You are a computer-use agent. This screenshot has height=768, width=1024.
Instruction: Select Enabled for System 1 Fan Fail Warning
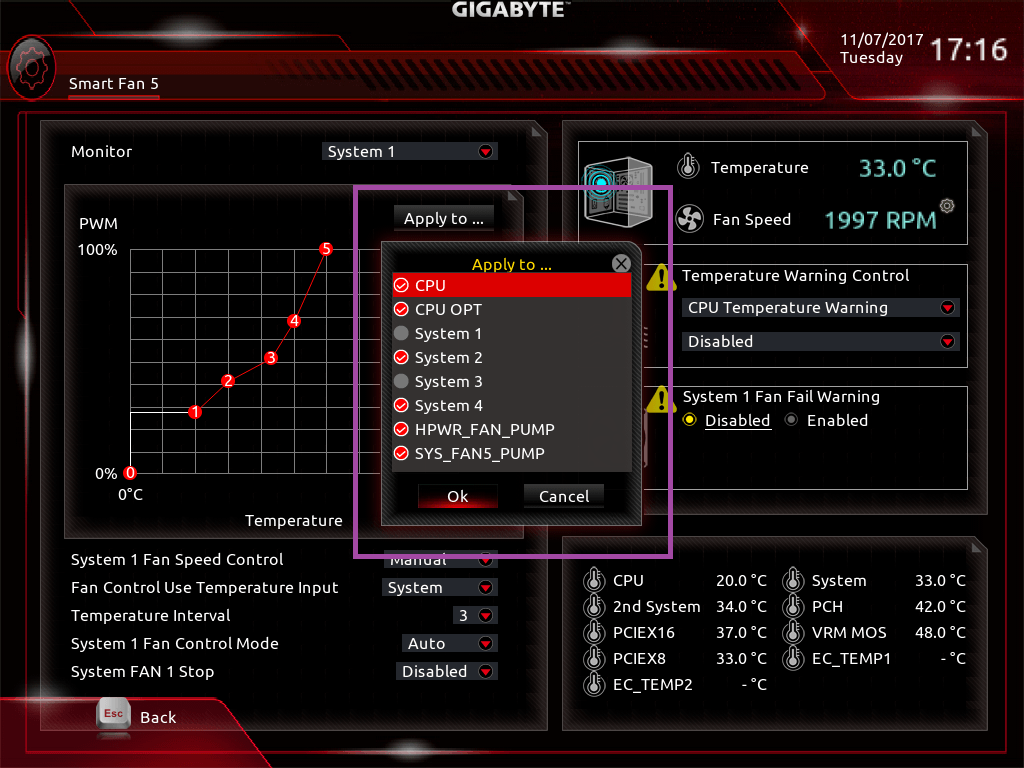coord(793,421)
